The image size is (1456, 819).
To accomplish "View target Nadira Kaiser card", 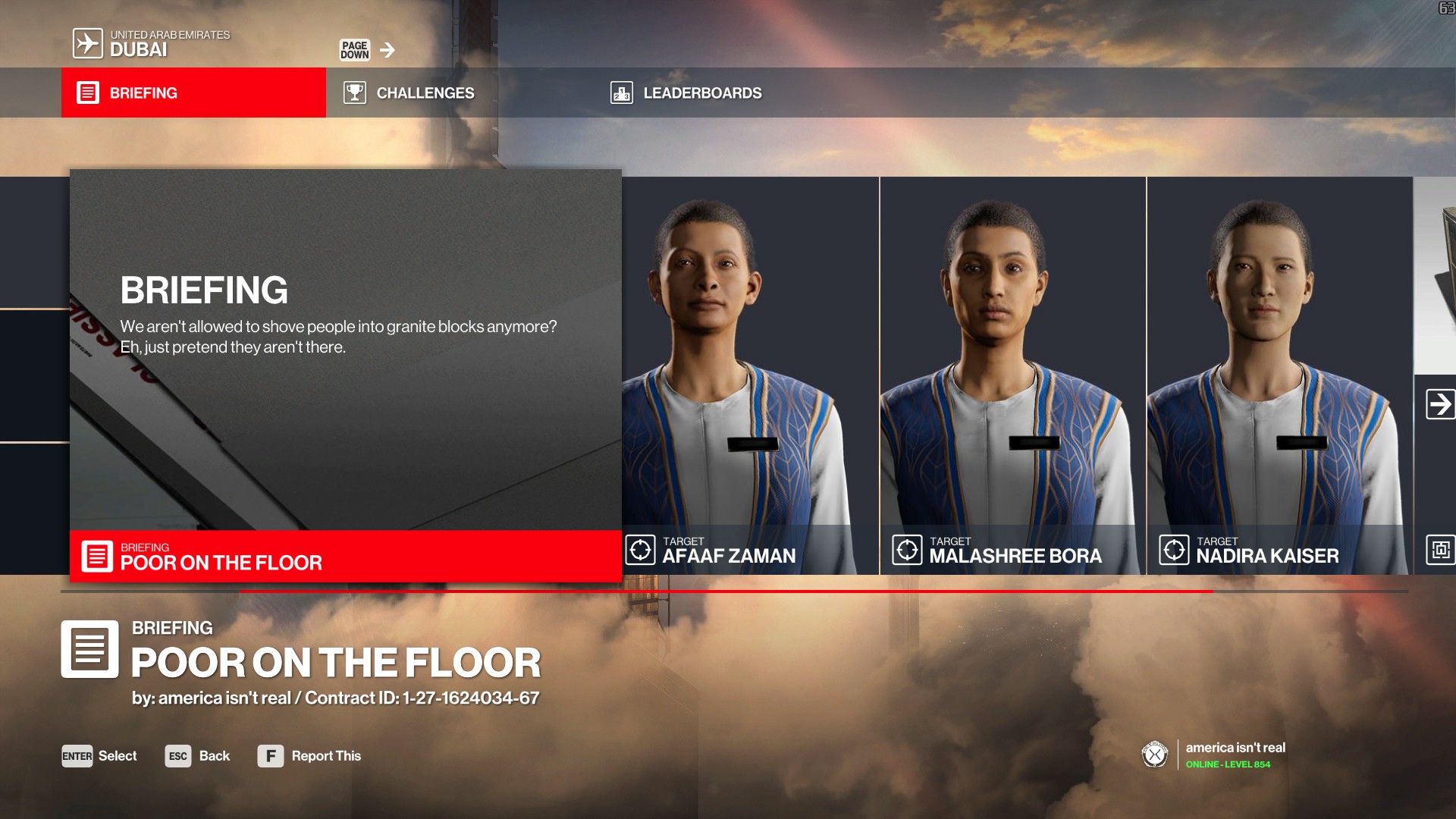I will [x=1279, y=375].
